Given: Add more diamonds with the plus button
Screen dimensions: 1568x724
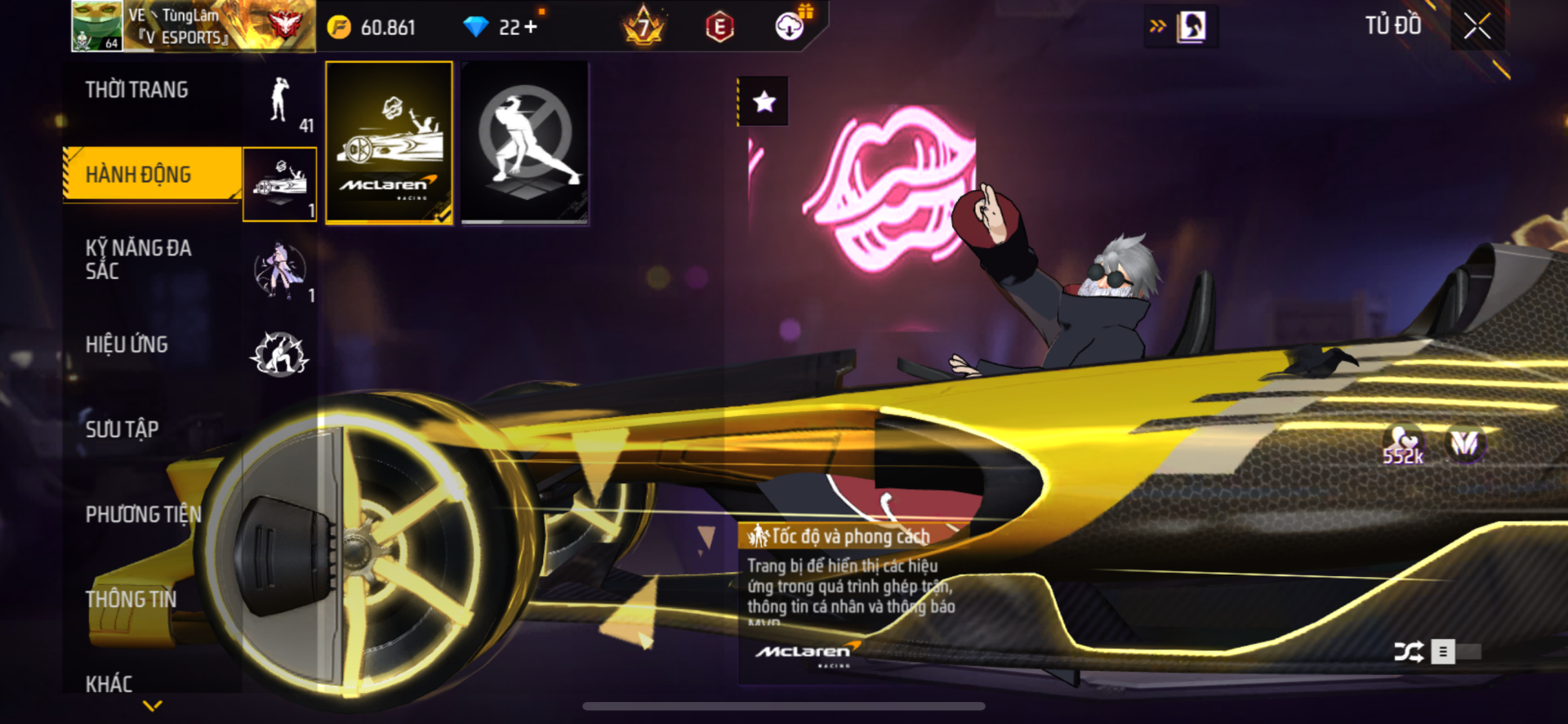Looking at the screenshot, I should 531,27.
